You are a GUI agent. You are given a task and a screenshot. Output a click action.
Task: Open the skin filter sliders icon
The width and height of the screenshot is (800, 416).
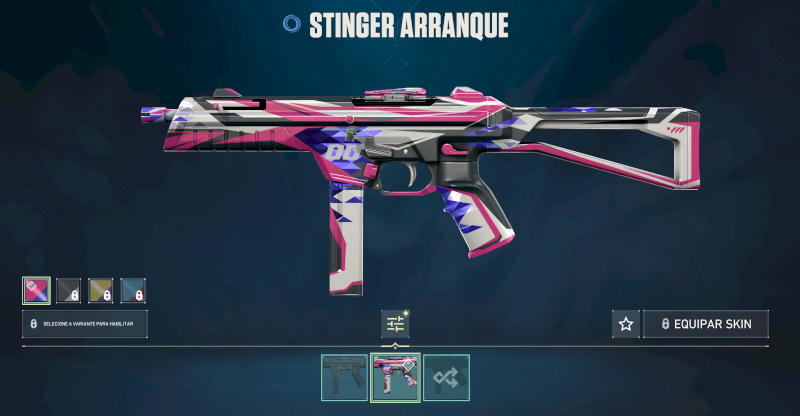(x=395, y=323)
